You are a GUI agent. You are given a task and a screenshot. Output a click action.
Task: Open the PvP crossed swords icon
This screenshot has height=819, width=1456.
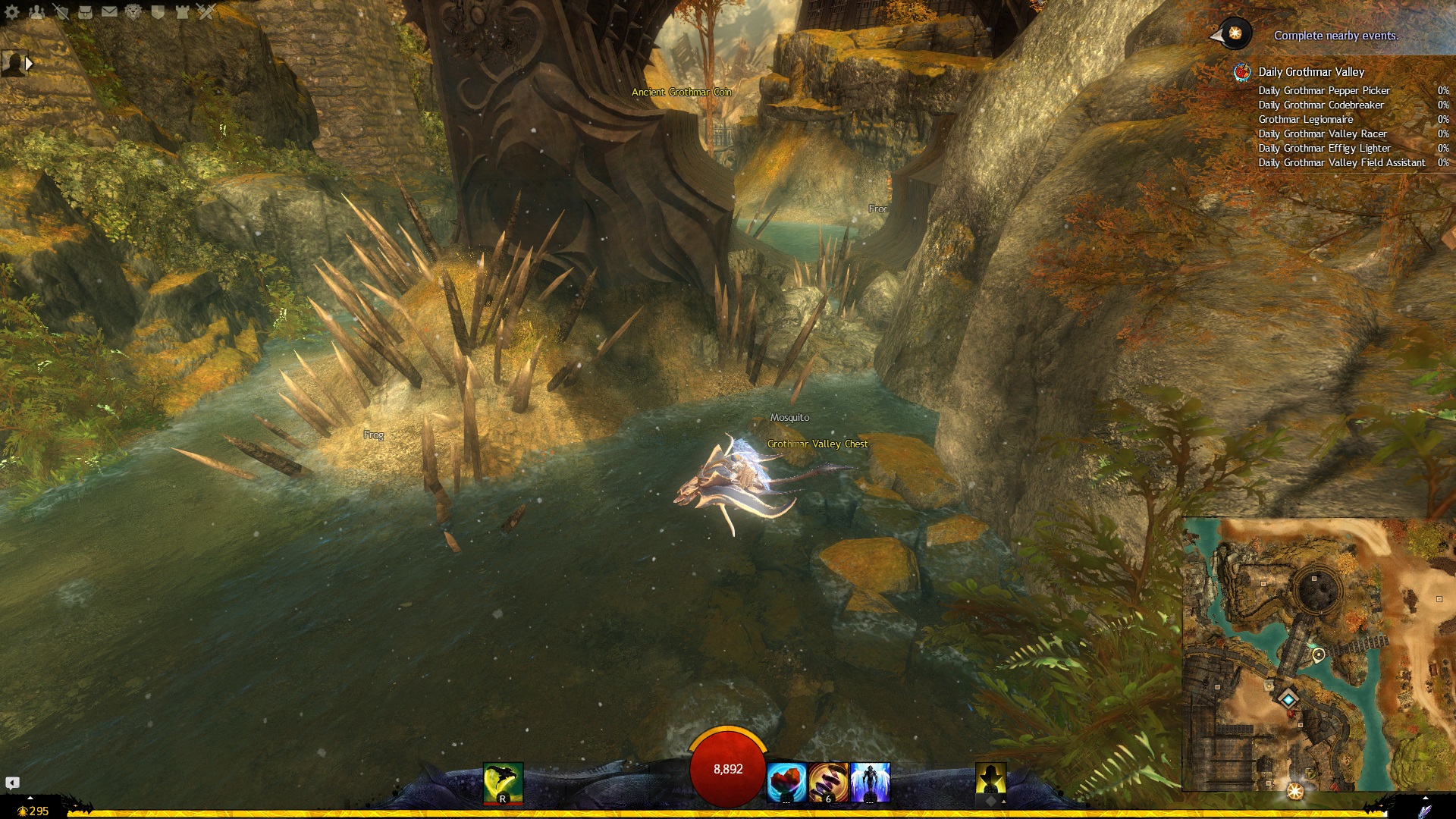(206, 11)
